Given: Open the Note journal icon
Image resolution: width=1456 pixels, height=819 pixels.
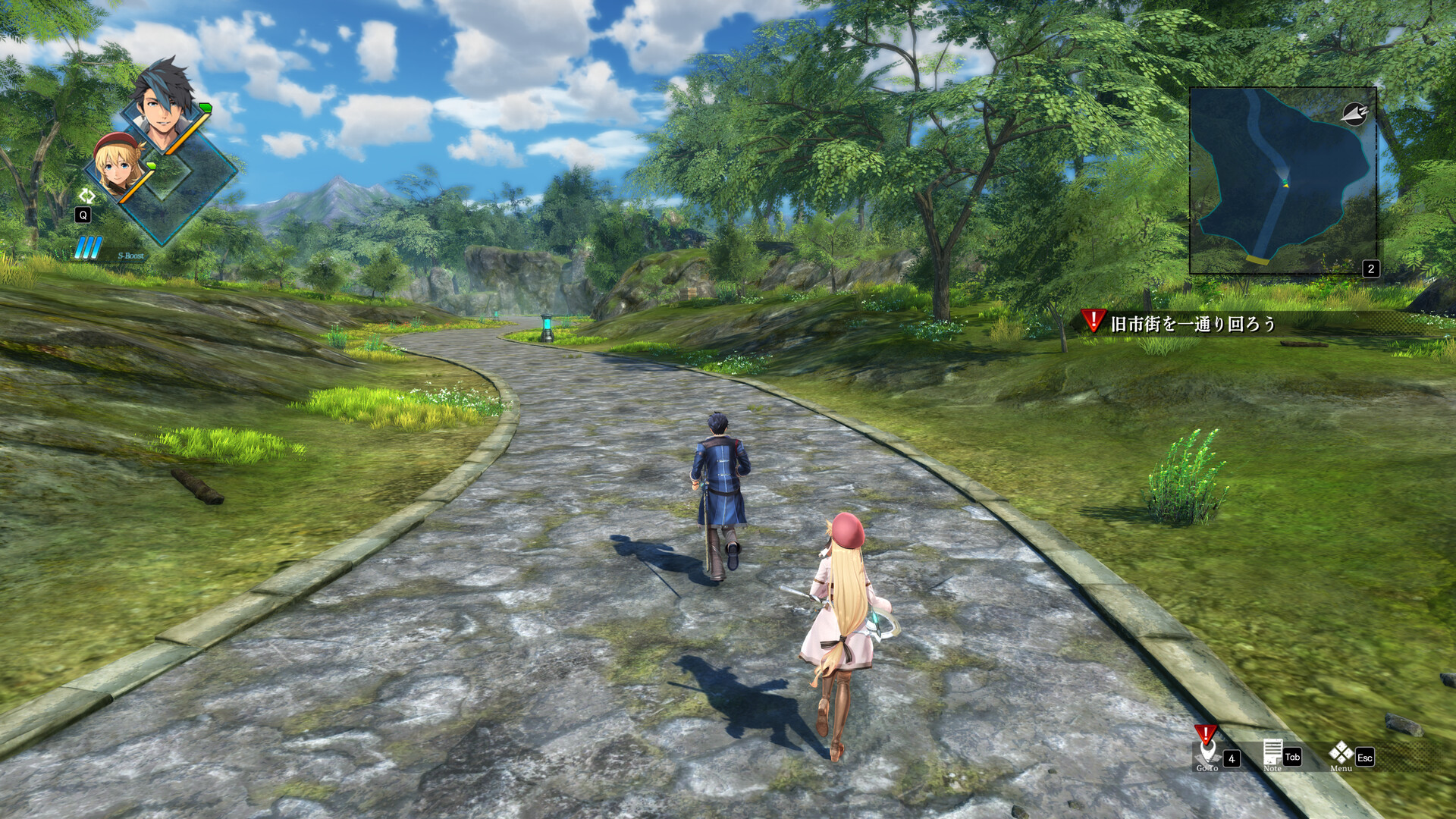Looking at the screenshot, I should [1272, 753].
